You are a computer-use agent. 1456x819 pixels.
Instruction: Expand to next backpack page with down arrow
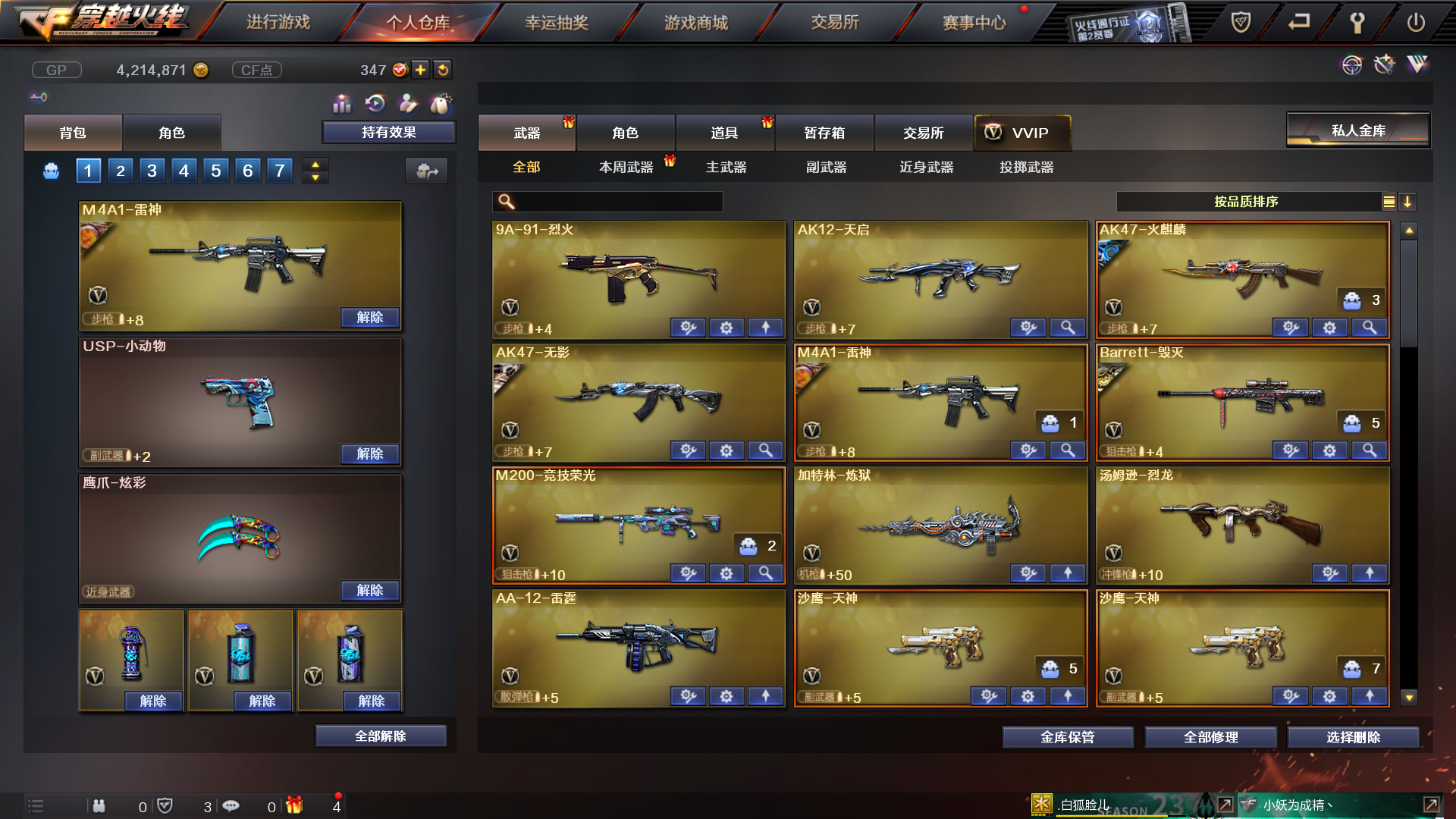[315, 176]
